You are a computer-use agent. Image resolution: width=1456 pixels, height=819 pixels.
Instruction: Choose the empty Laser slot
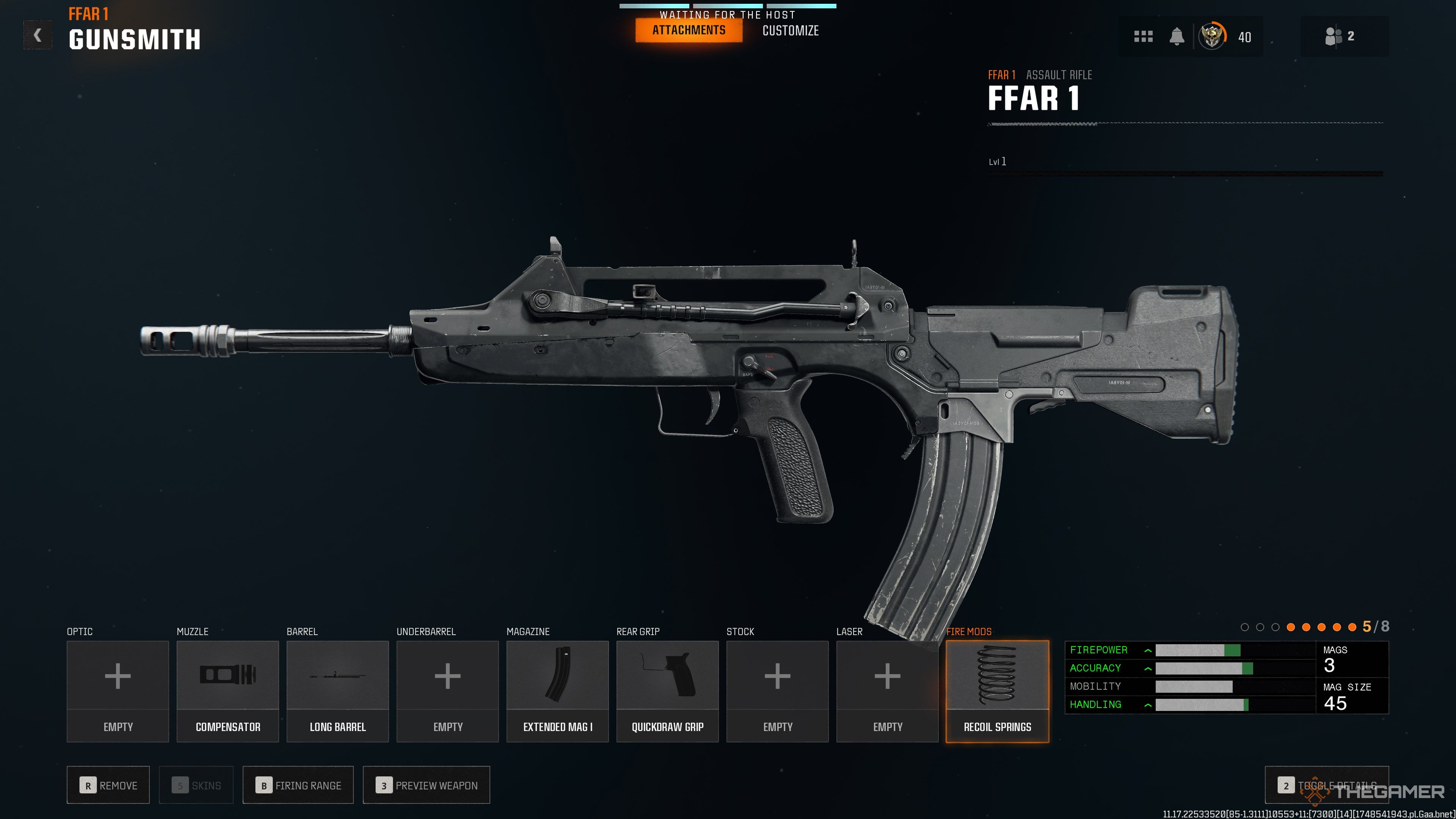(x=887, y=691)
